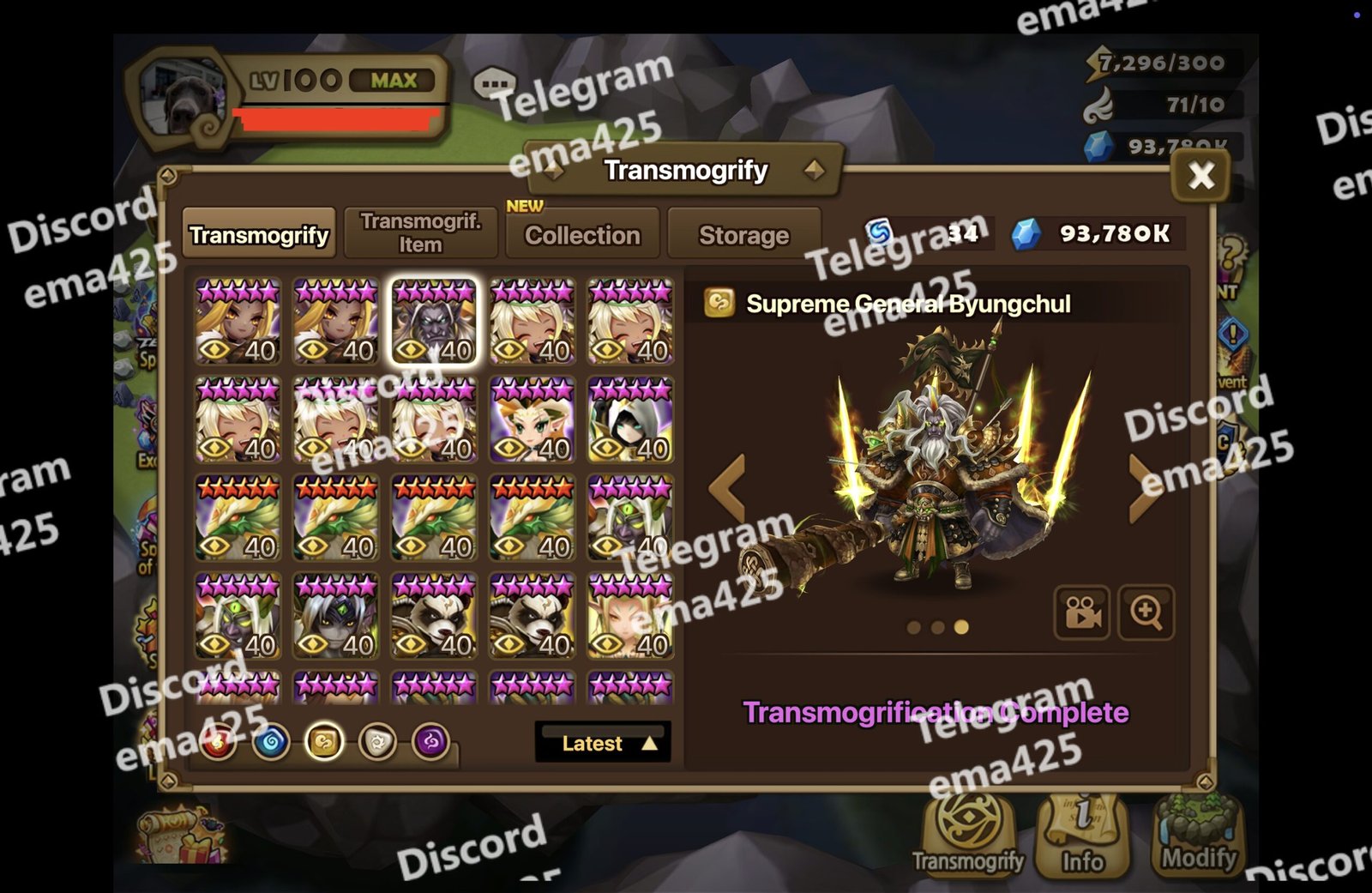1372x893 pixels.
Task: Open the Modify button
Action: point(1198,837)
